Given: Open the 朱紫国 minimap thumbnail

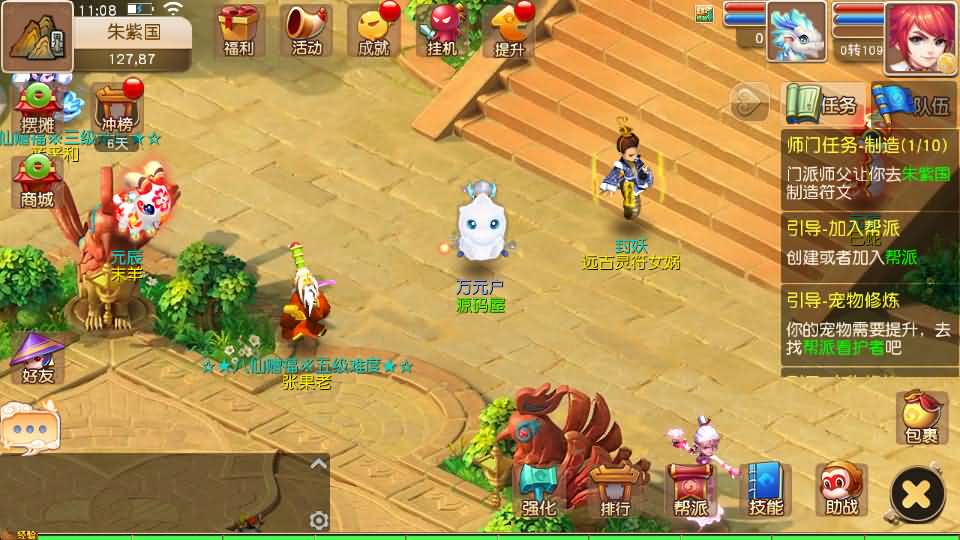Looking at the screenshot, I should pyautogui.click(x=37, y=37).
